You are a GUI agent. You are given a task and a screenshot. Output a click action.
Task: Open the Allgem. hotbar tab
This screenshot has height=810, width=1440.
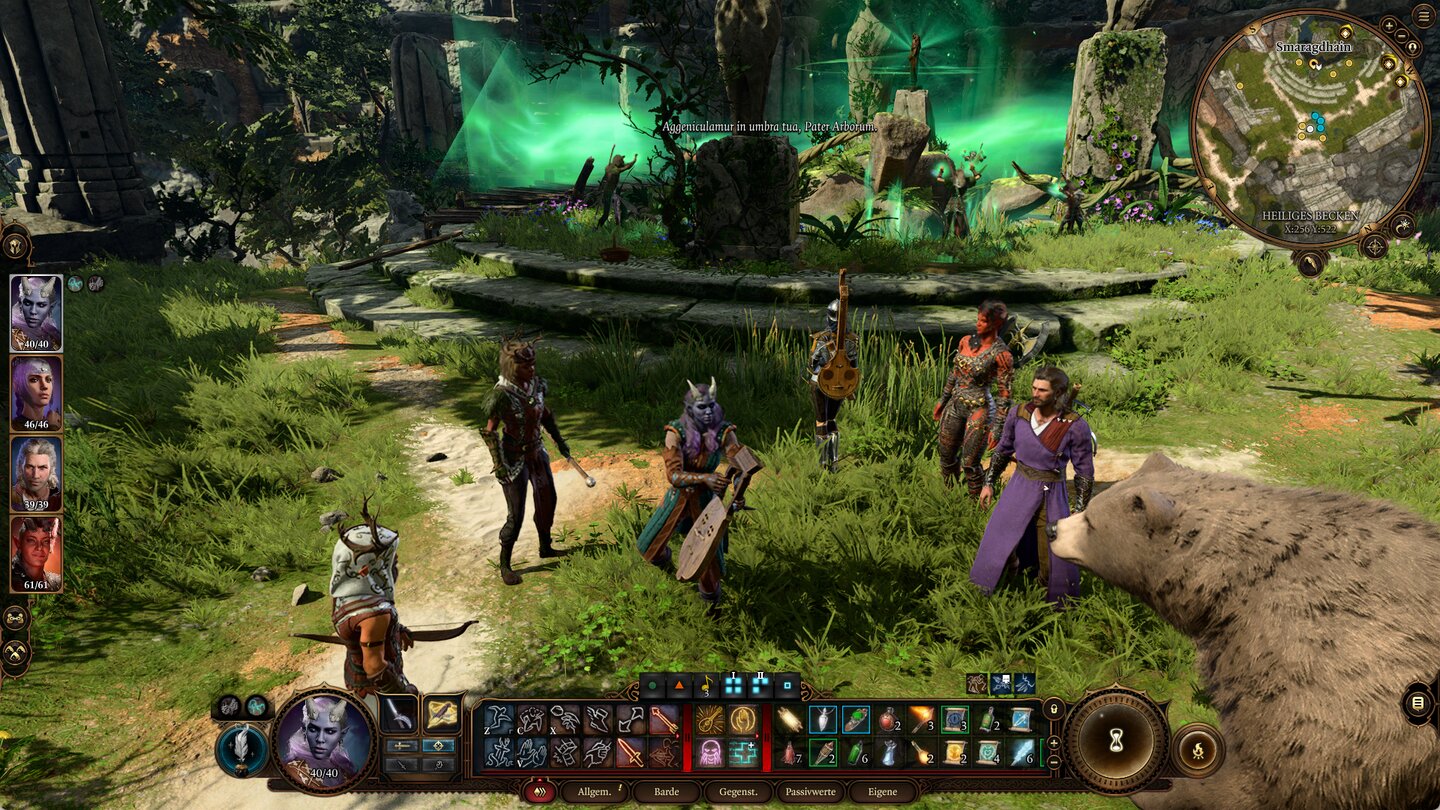pyautogui.click(x=594, y=791)
